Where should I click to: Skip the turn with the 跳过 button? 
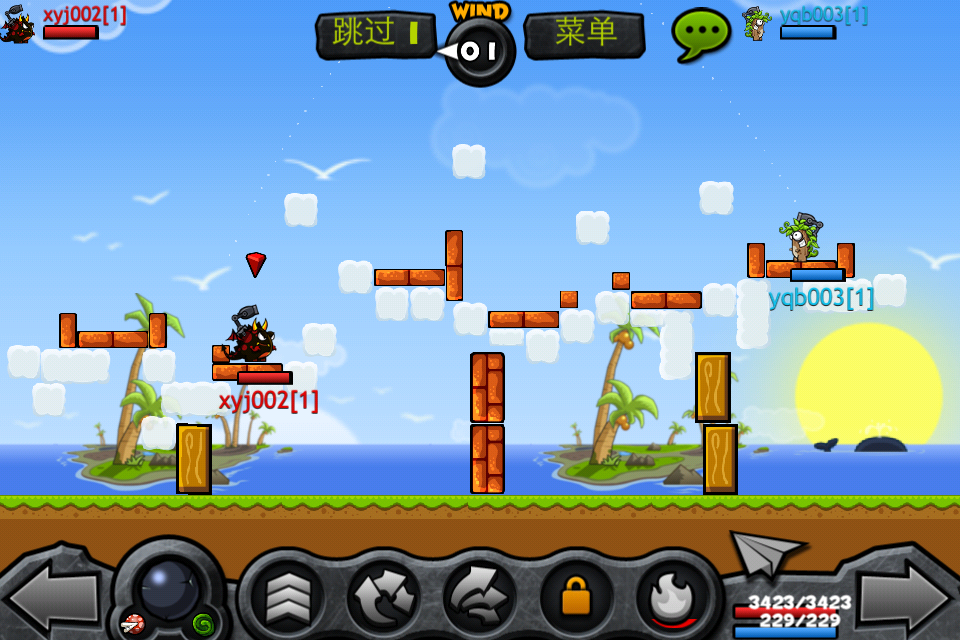pyautogui.click(x=376, y=34)
